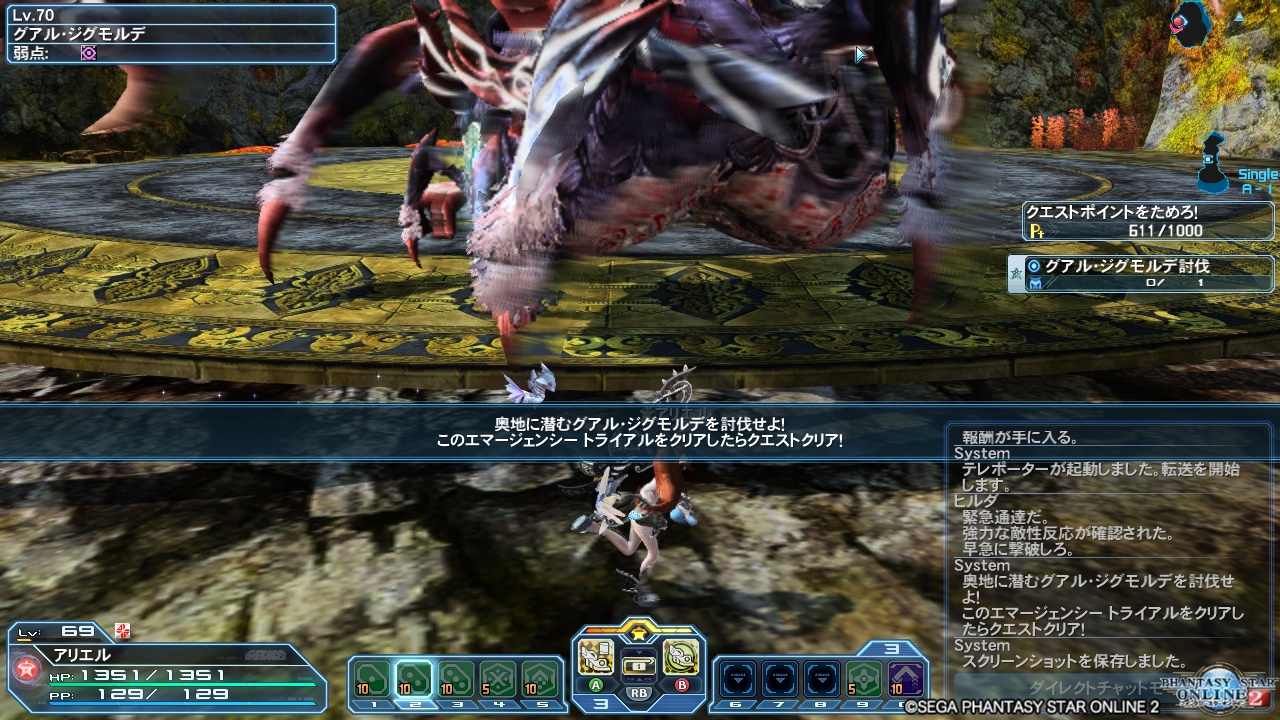Click the class icon beside the Lv.69 indicator
This screenshot has width=1280, height=720.
point(122,632)
